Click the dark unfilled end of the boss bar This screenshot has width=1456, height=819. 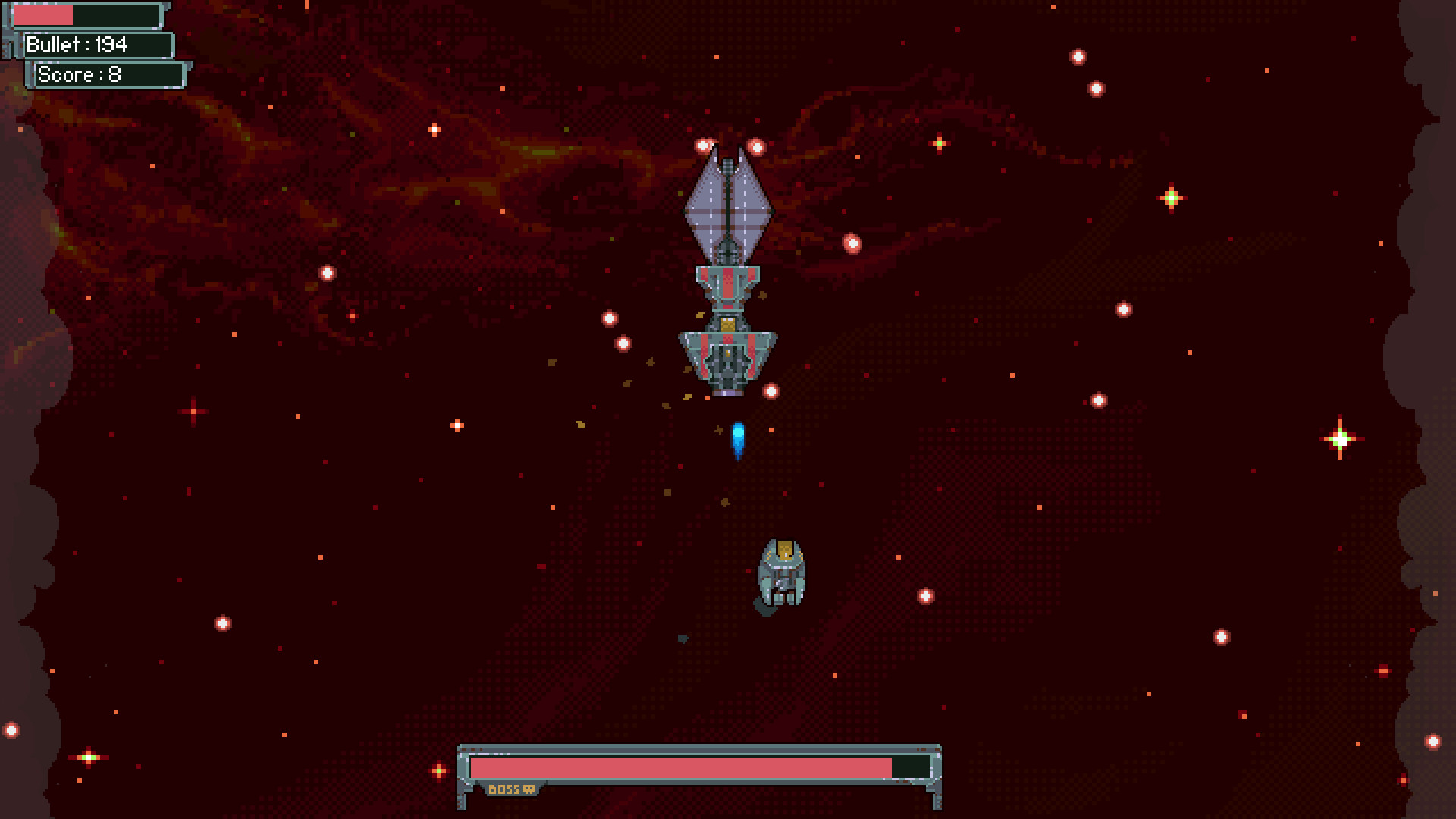tap(910, 768)
